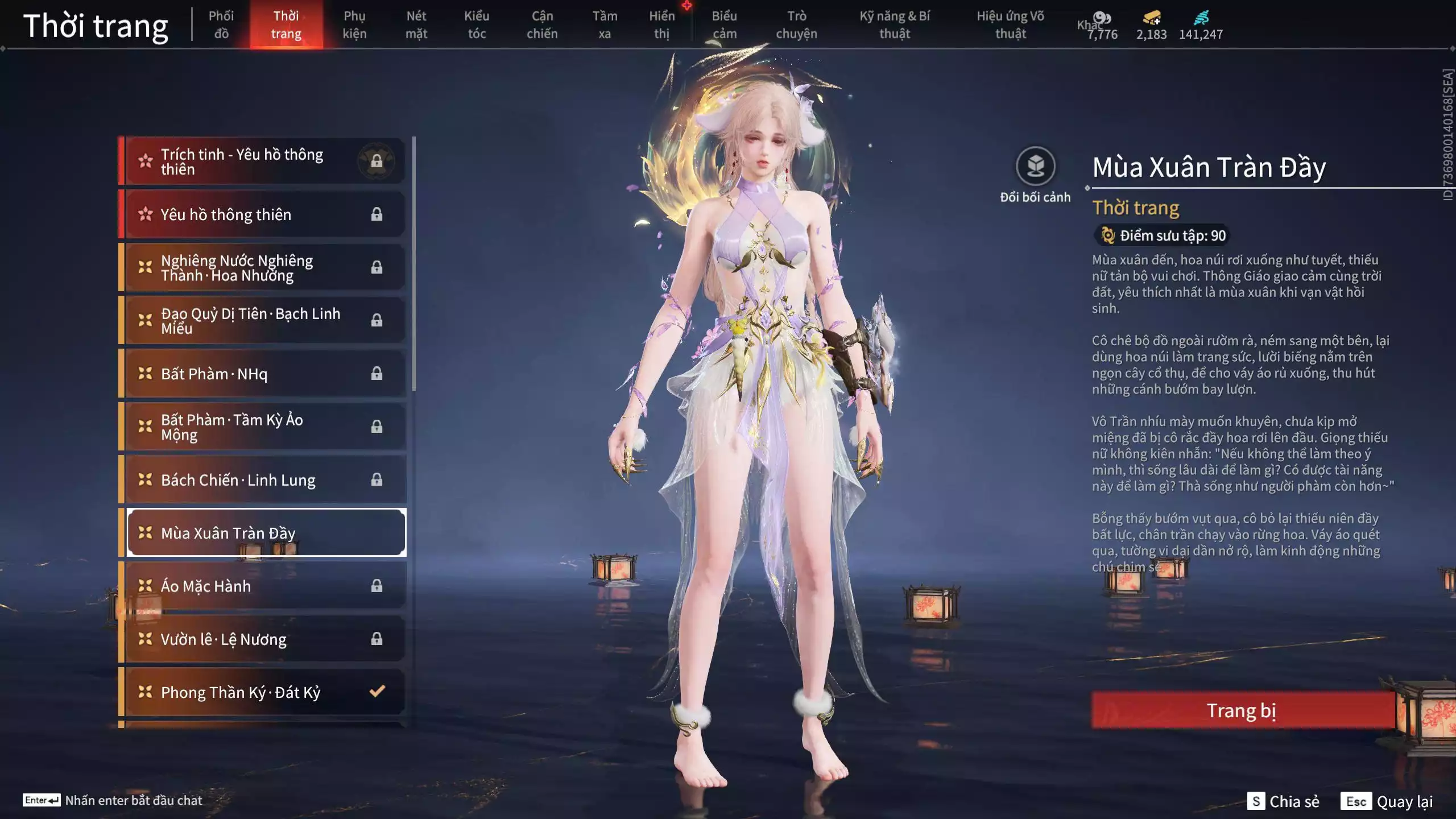The height and width of the screenshot is (819, 1456).
Task: Show the Biểu cảm tab
Action: click(725, 24)
